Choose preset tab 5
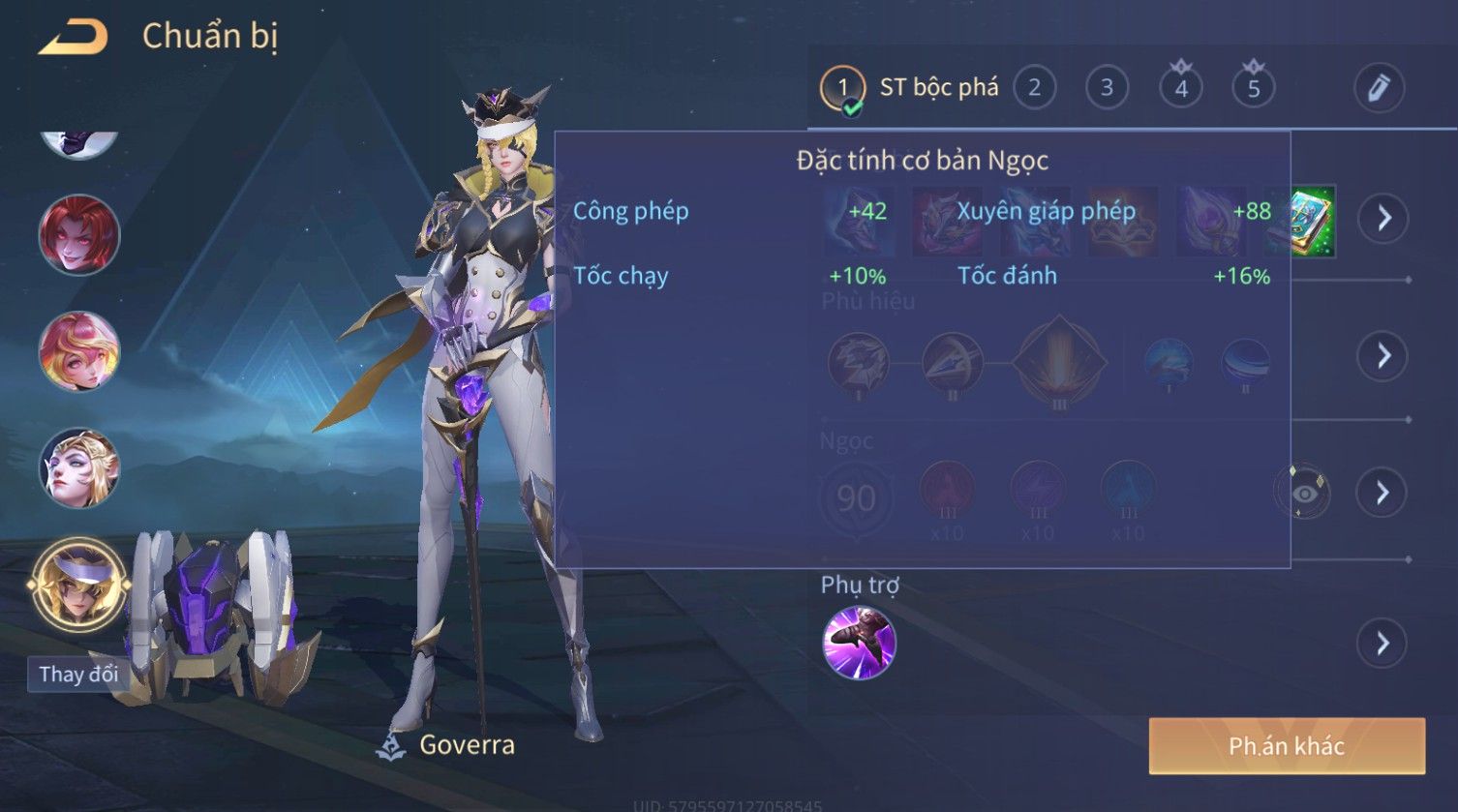 1254,88
